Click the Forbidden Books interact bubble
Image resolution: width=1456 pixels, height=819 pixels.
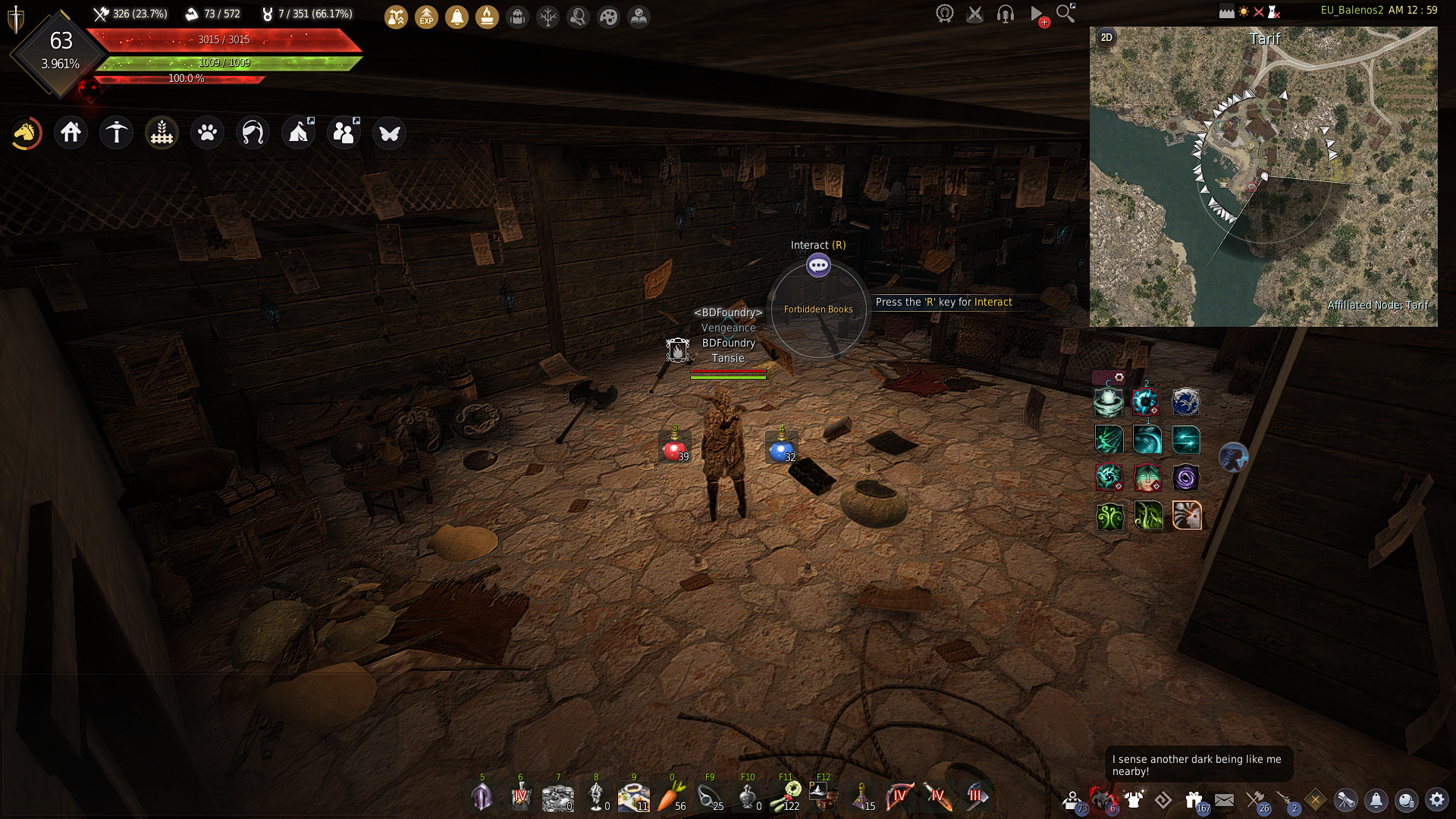tap(818, 265)
